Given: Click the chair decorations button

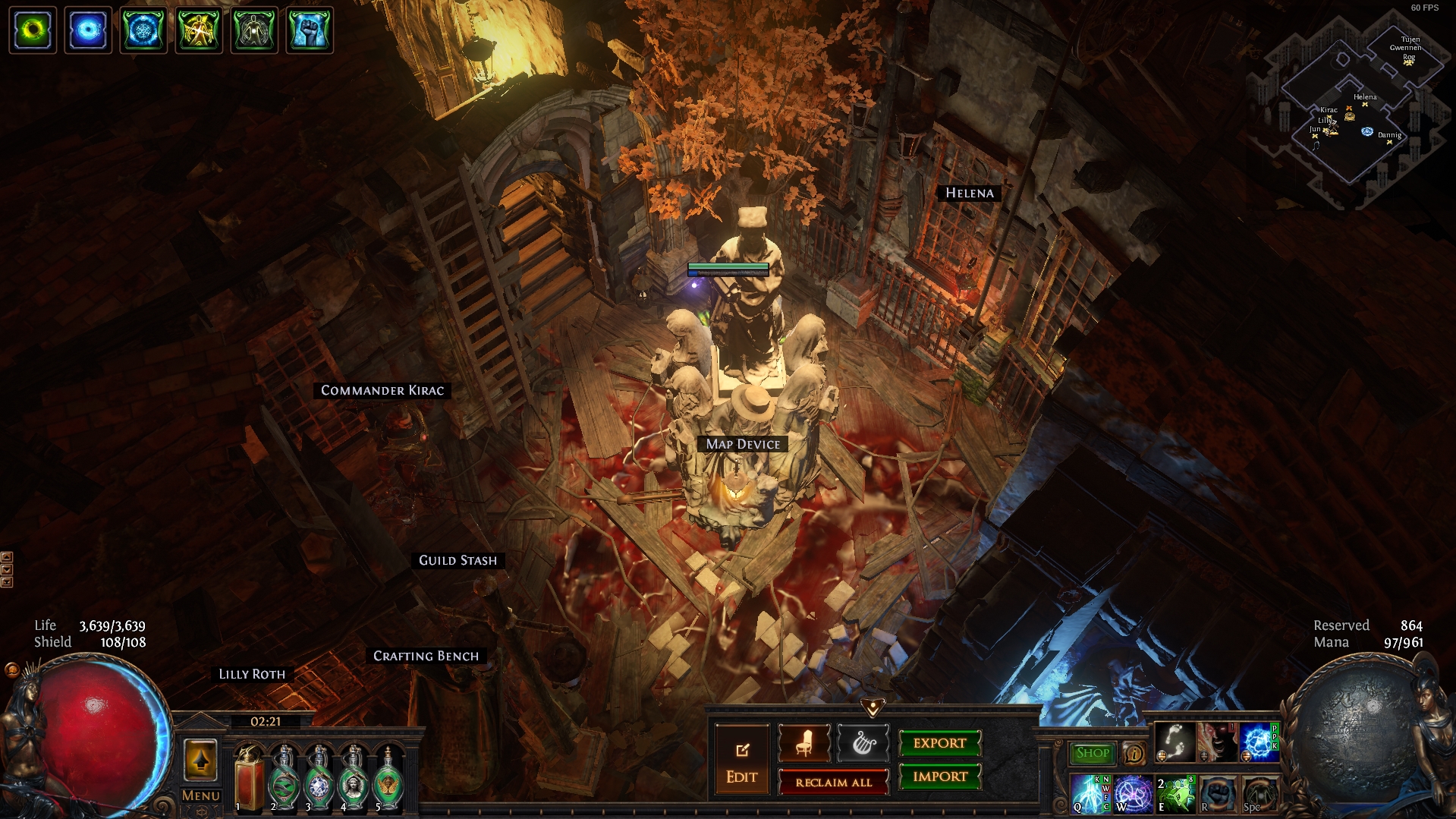Looking at the screenshot, I should [x=804, y=744].
